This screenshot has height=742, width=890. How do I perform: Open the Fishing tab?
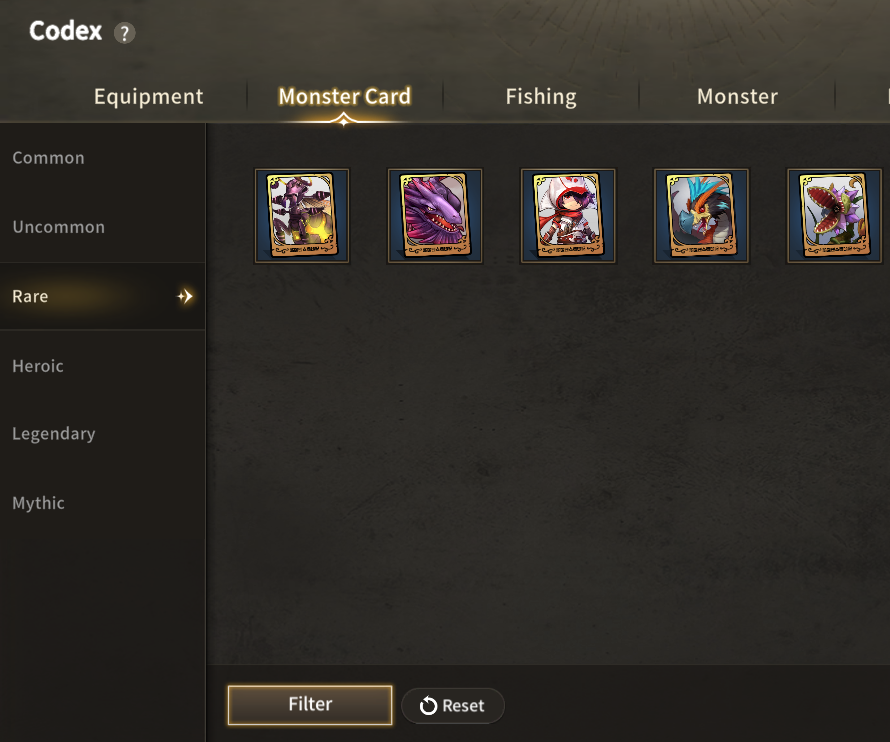coord(540,96)
